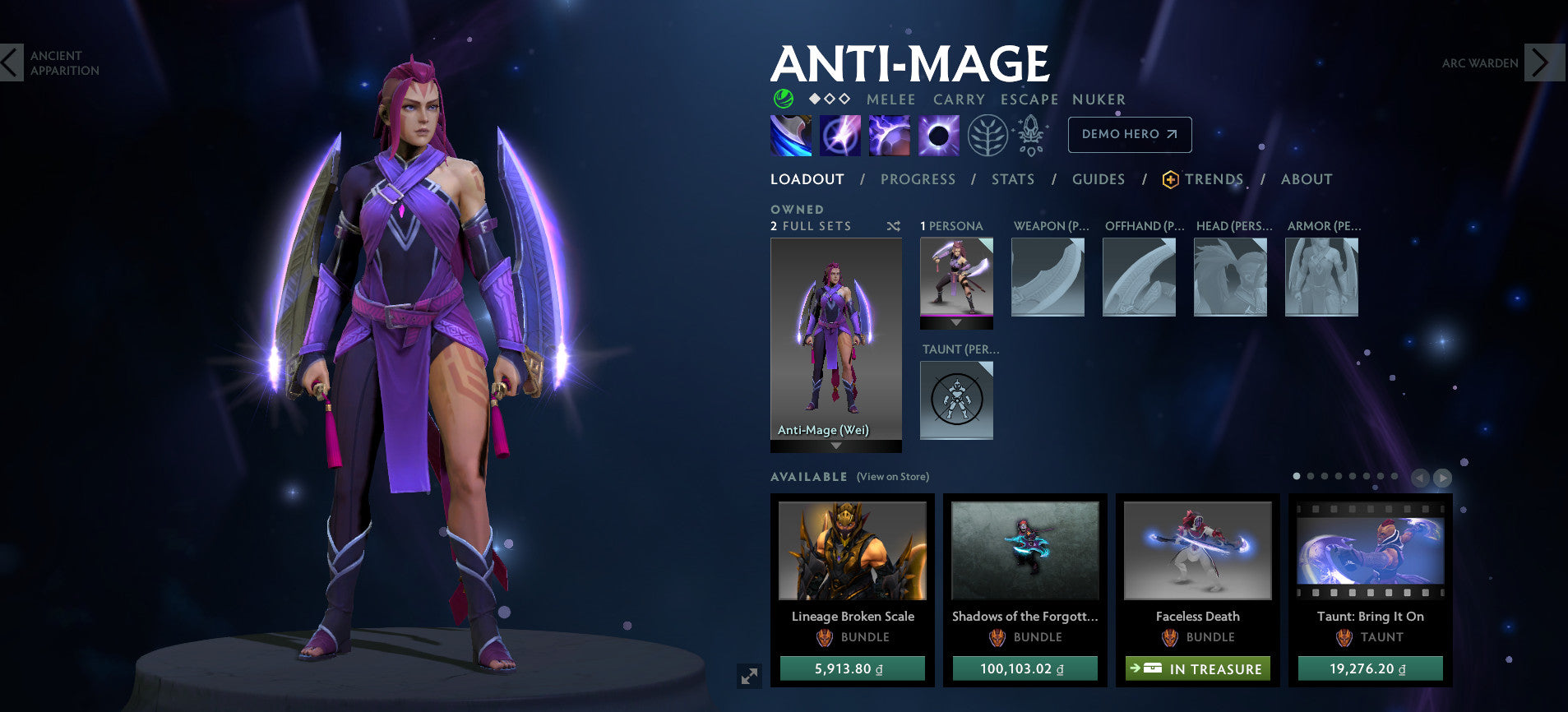Screen dimensions: 1568x712
Task: Switch to the Stats tab
Action: point(1012,178)
